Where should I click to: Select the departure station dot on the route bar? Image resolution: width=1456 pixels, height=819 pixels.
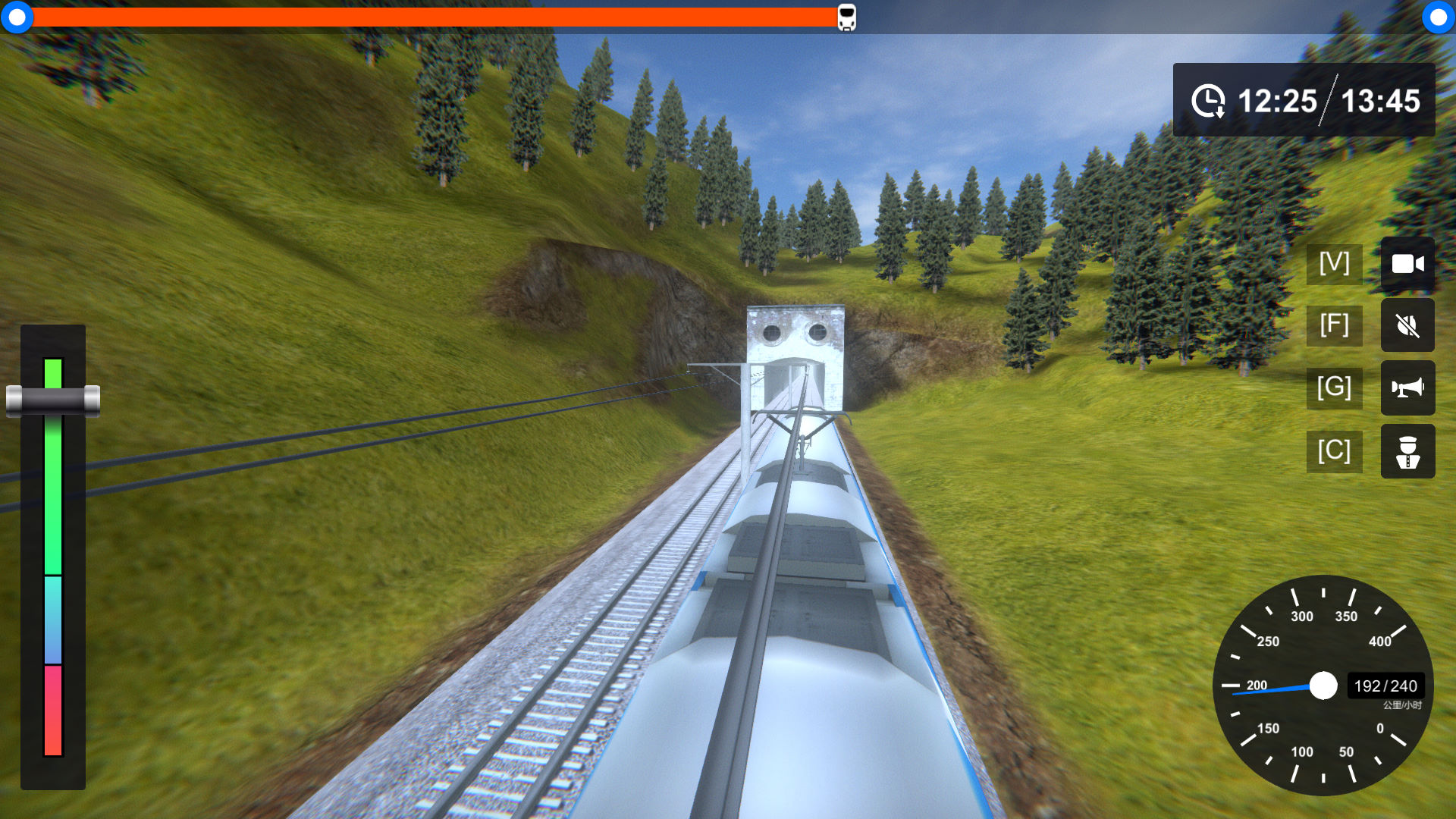point(17,17)
